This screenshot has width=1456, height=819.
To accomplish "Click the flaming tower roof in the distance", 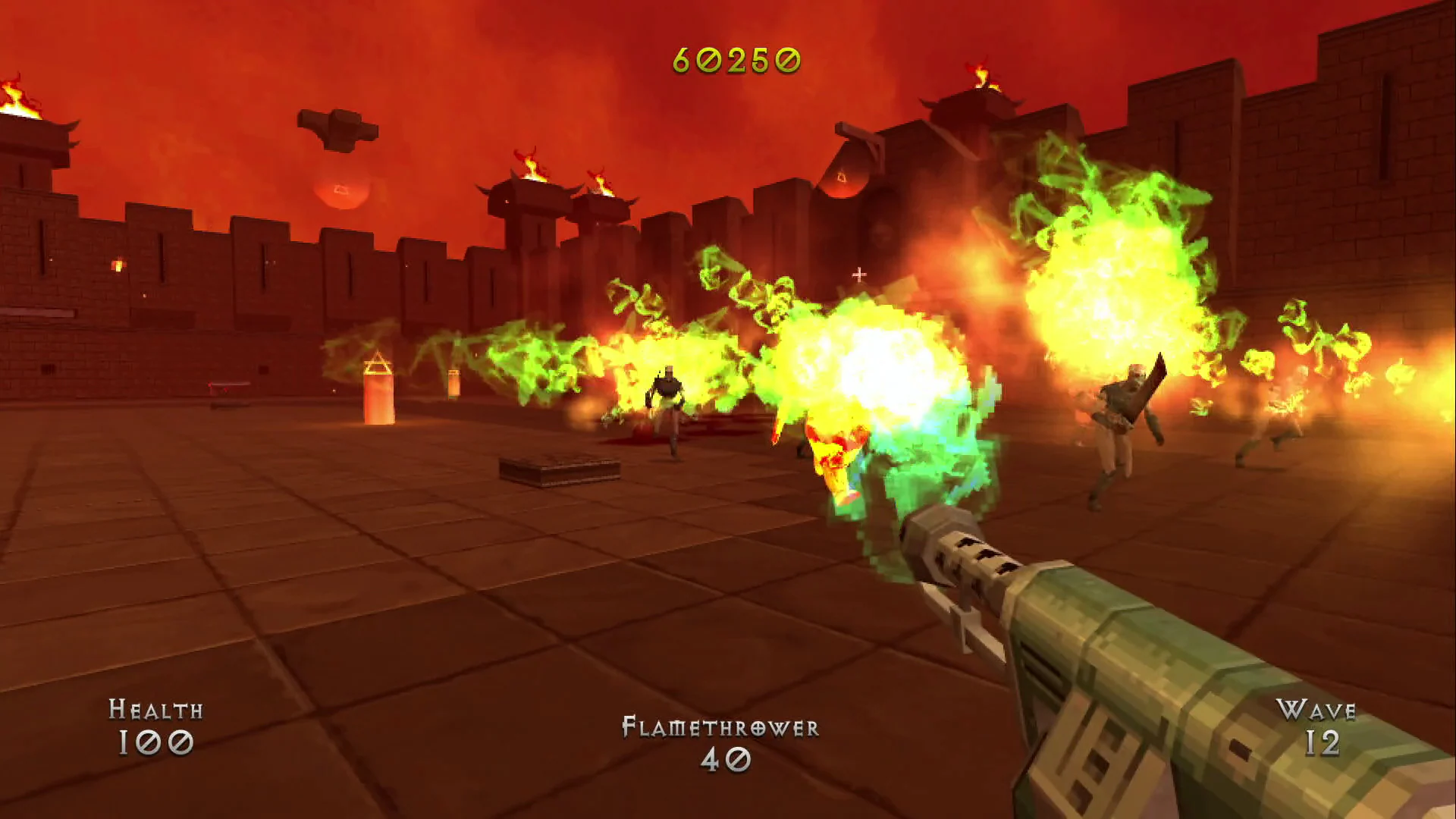I will (x=531, y=174).
